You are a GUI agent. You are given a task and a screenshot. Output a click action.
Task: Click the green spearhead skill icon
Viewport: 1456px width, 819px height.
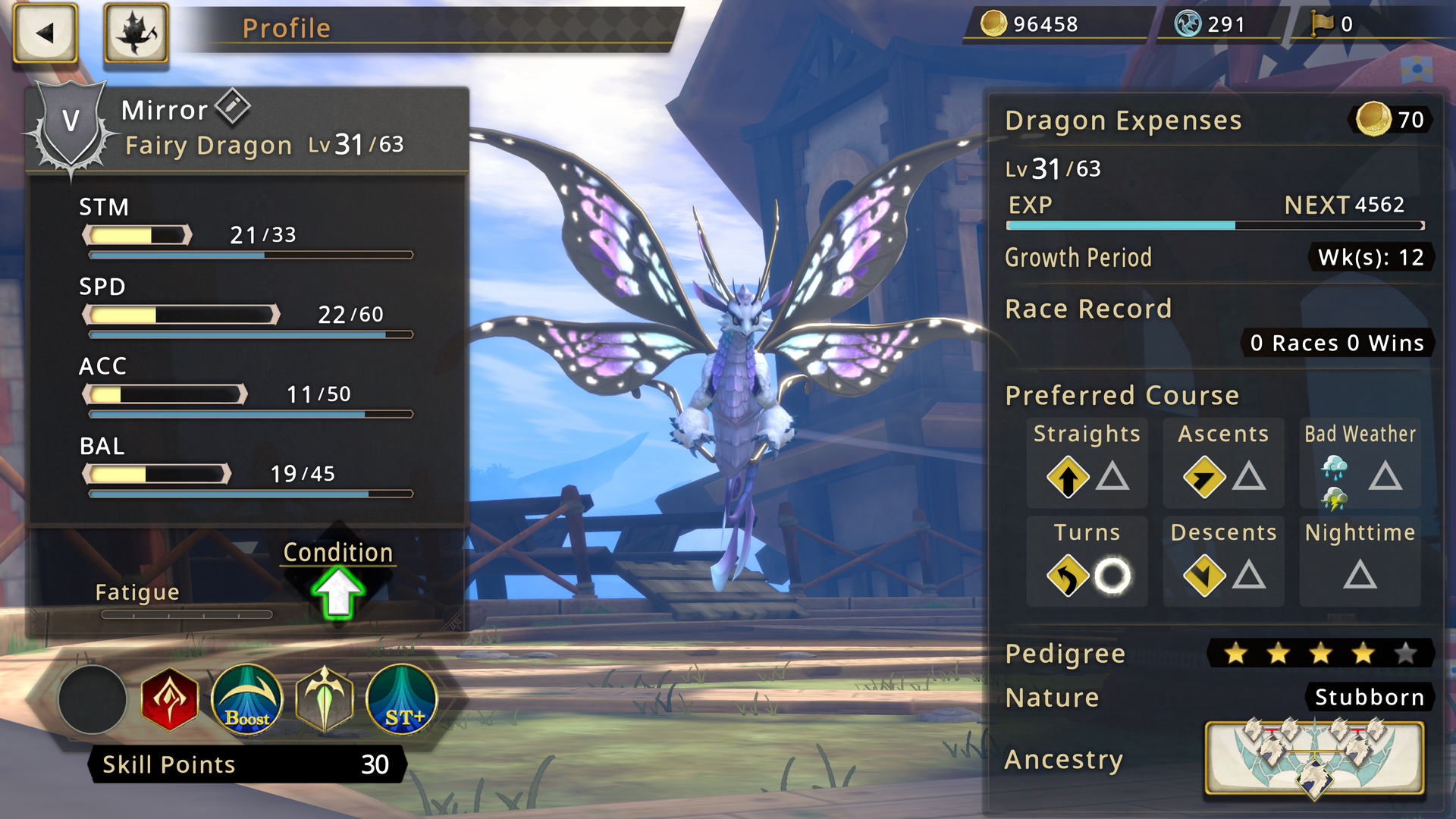tap(324, 699)
